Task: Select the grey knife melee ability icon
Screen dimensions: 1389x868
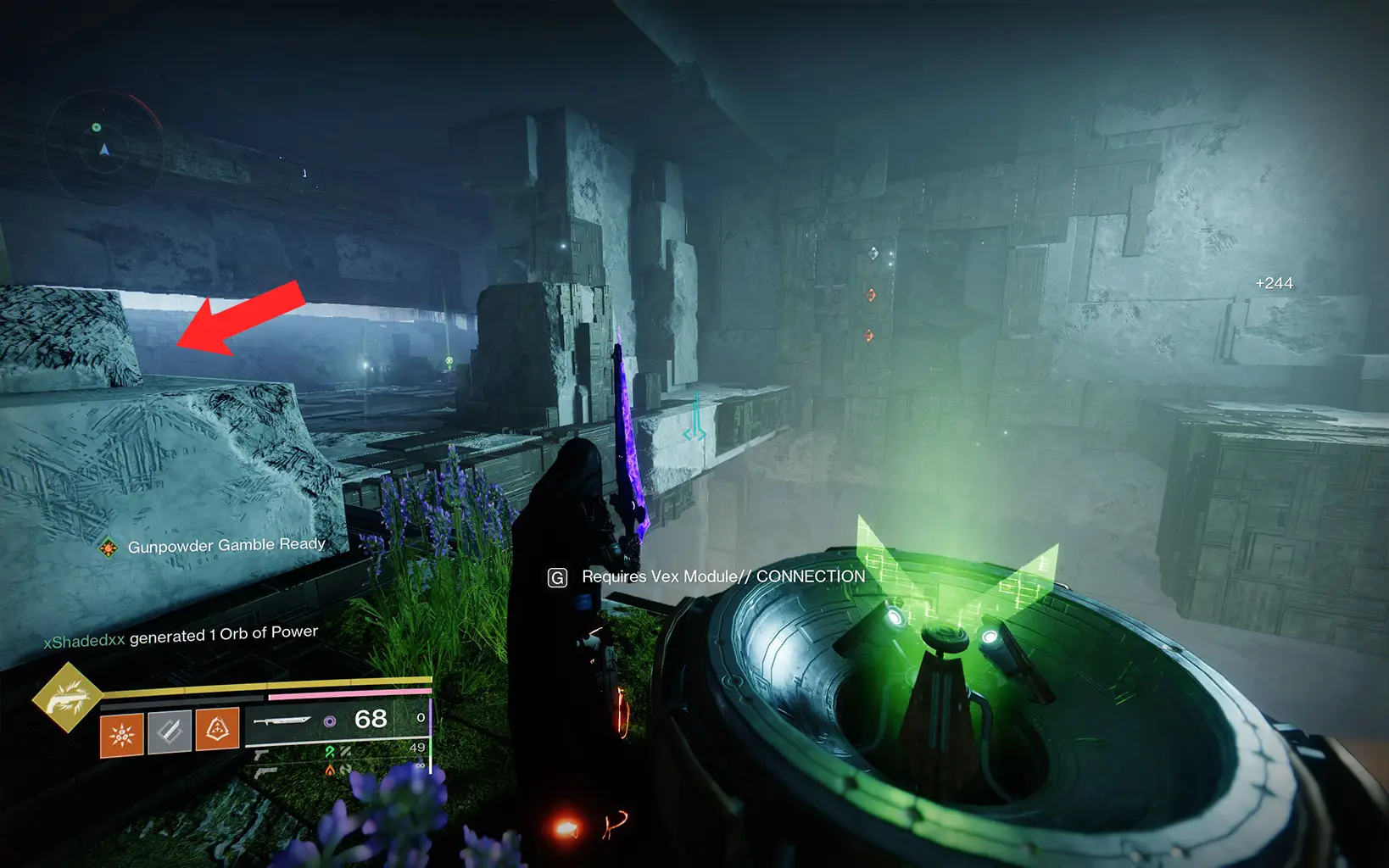Action: point(170,732)
